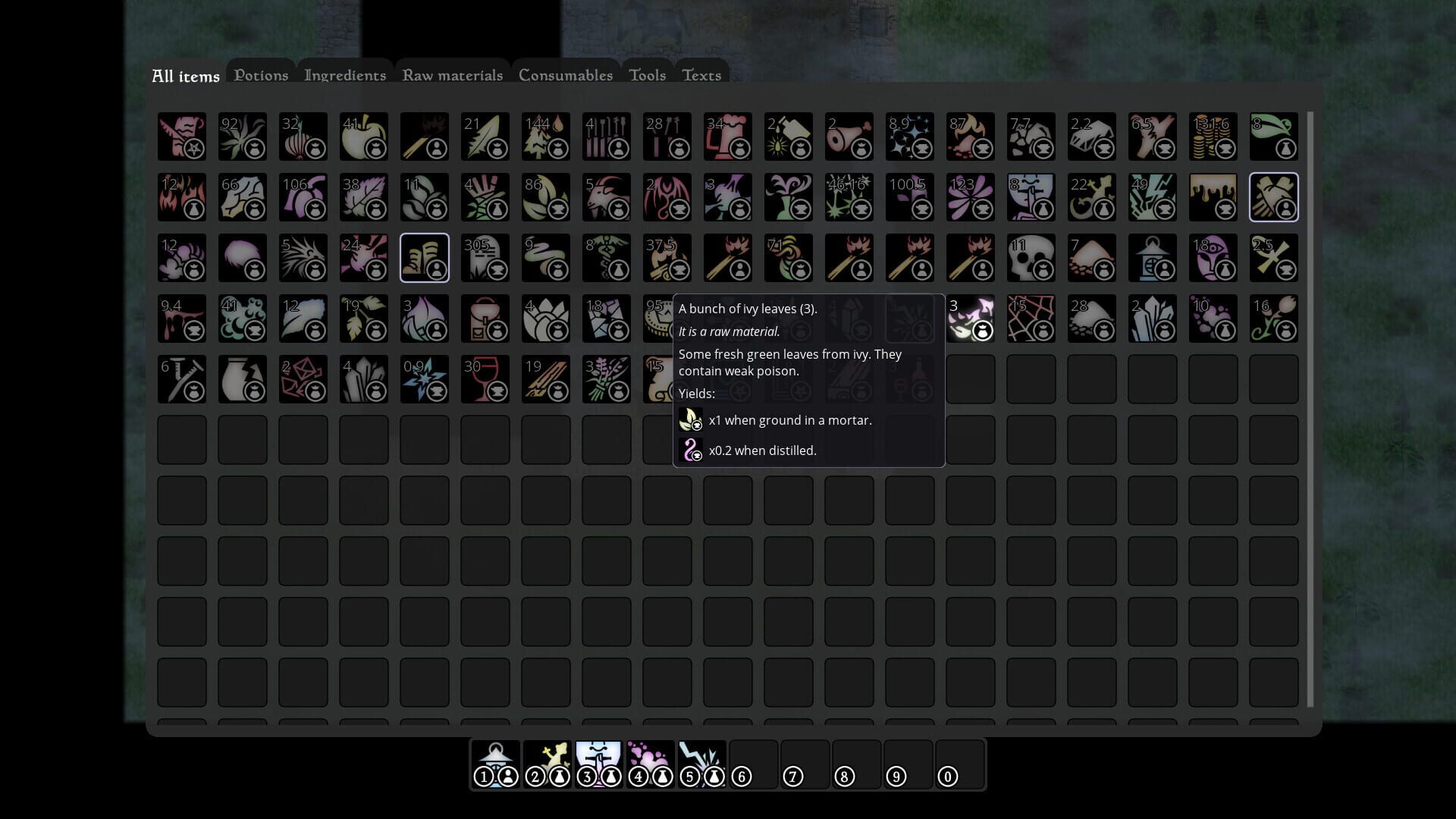Click the onion item icon

point(303,136)
